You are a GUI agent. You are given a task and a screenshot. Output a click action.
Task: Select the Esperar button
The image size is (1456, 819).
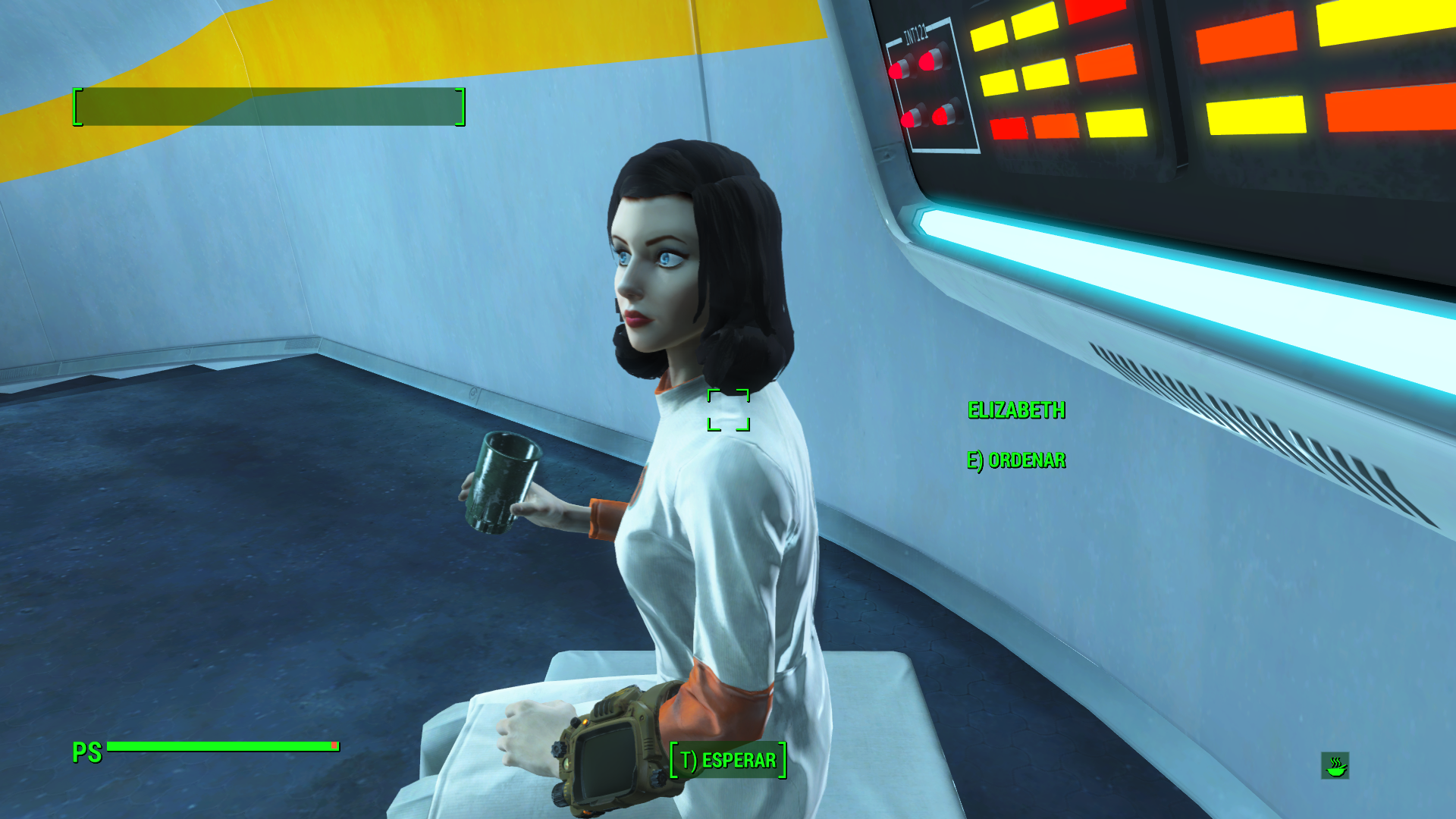click(x=728, y=760)
